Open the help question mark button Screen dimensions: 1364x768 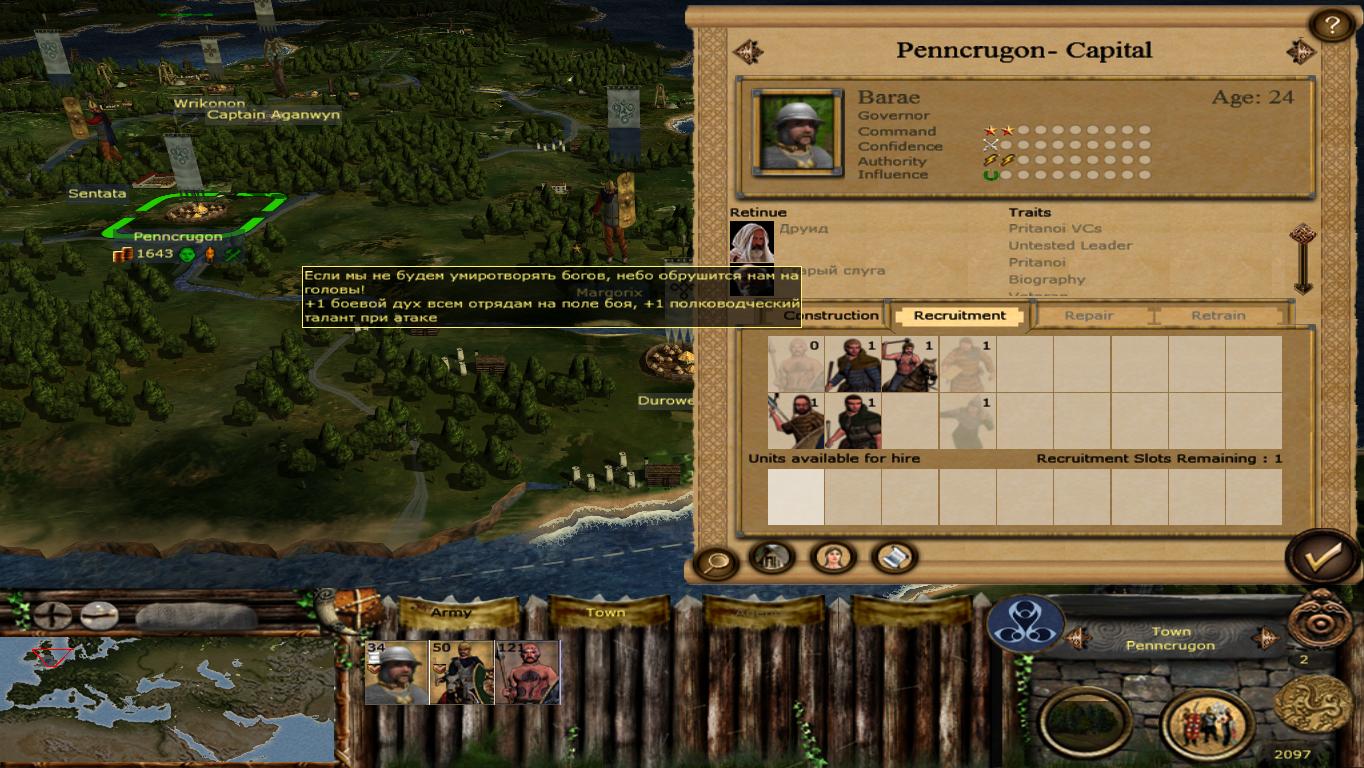[1331, 23]
